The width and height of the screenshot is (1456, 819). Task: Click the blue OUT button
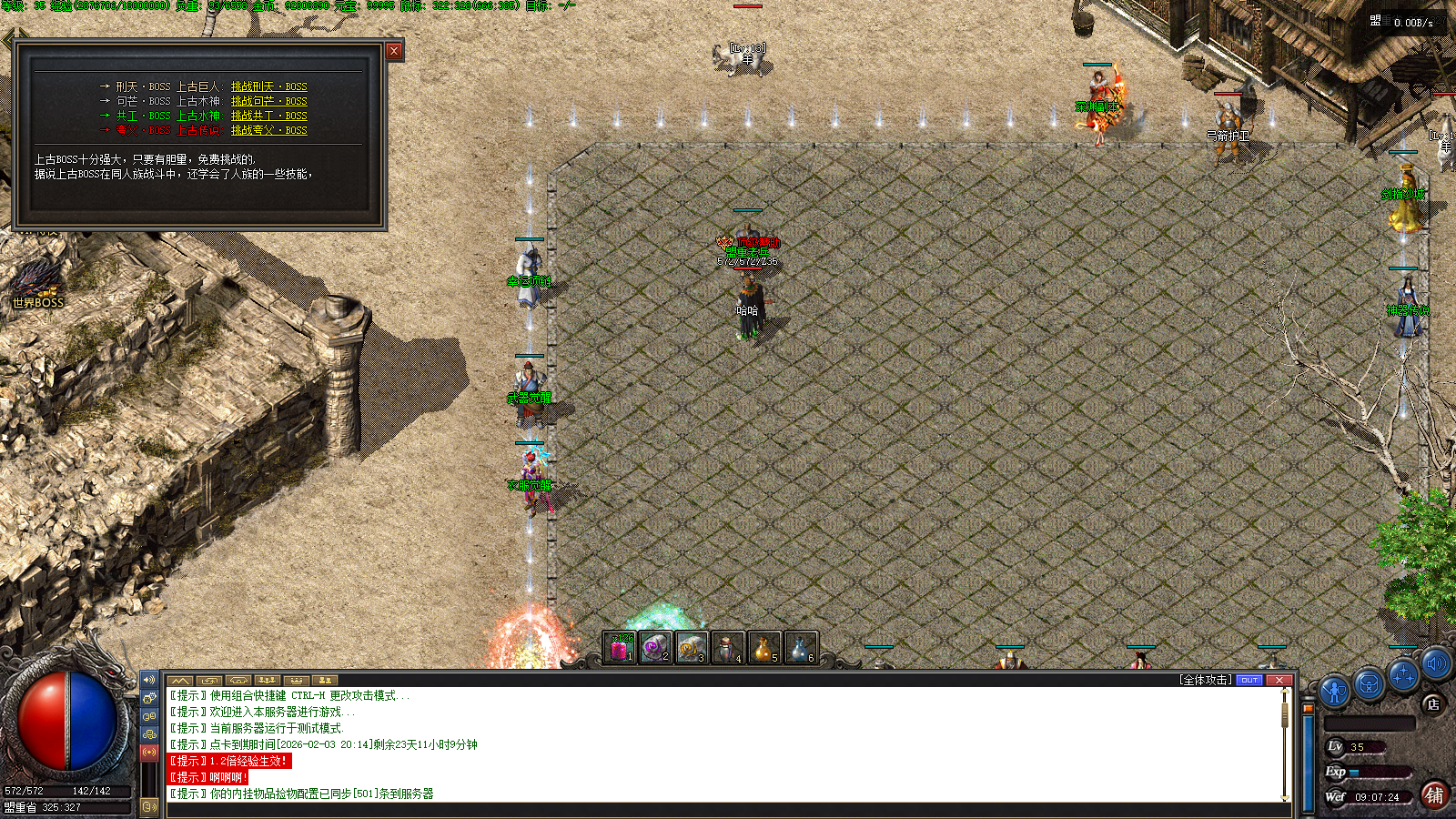1249,680
